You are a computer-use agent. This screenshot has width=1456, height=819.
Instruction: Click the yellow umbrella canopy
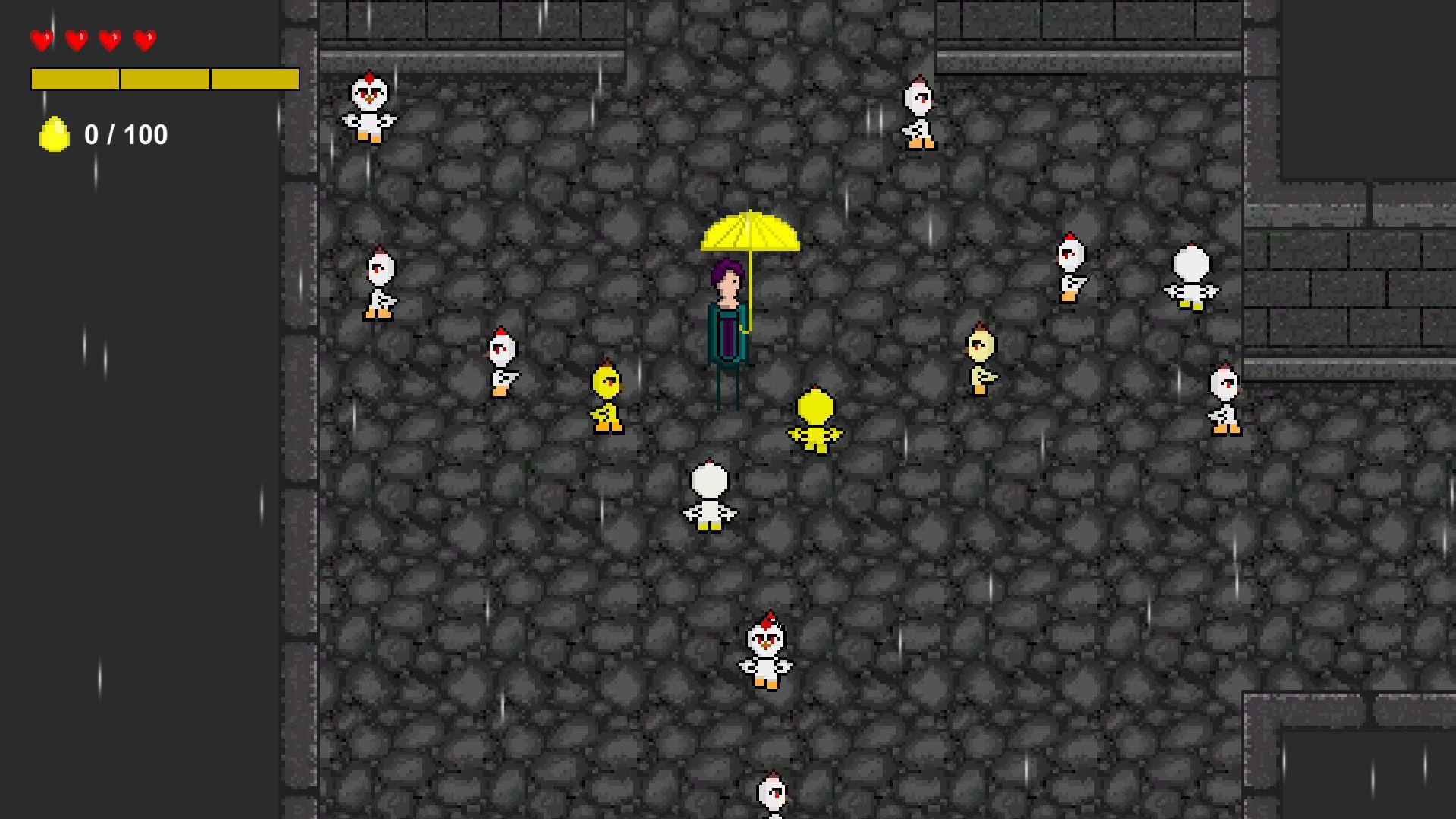point(751,231)
